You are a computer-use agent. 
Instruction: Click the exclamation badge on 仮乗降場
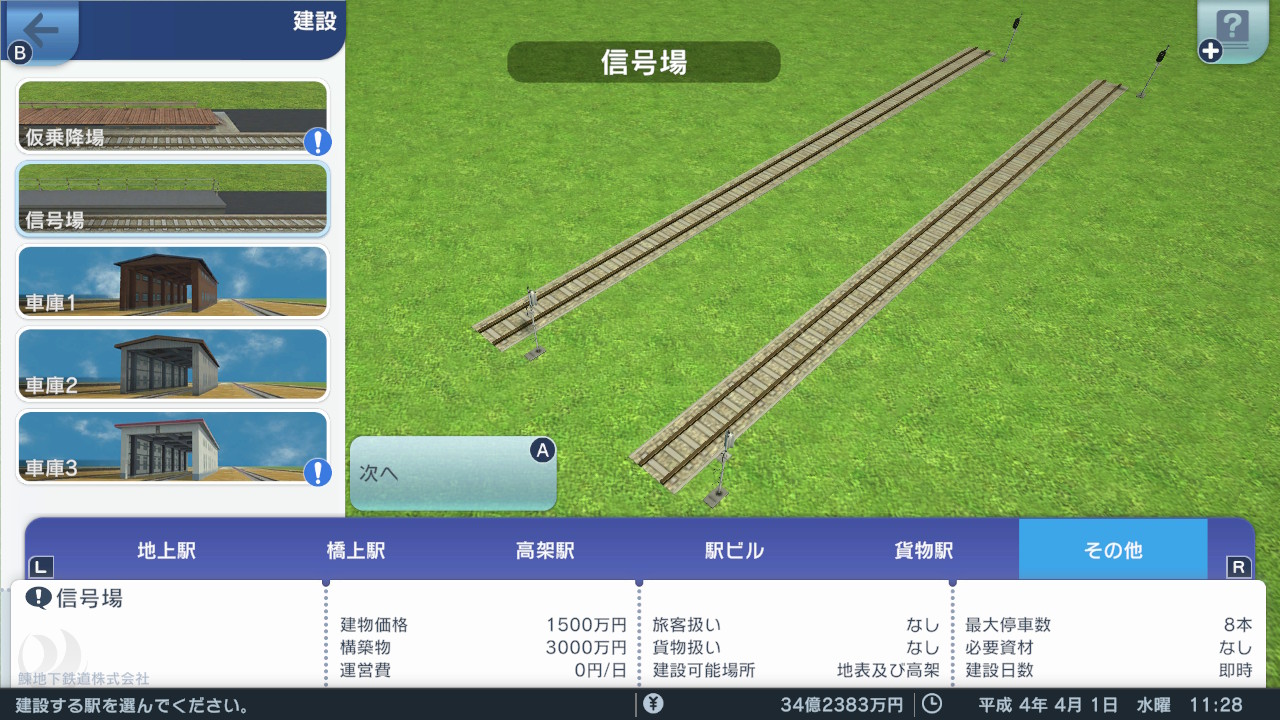click(x=316, y=142)
